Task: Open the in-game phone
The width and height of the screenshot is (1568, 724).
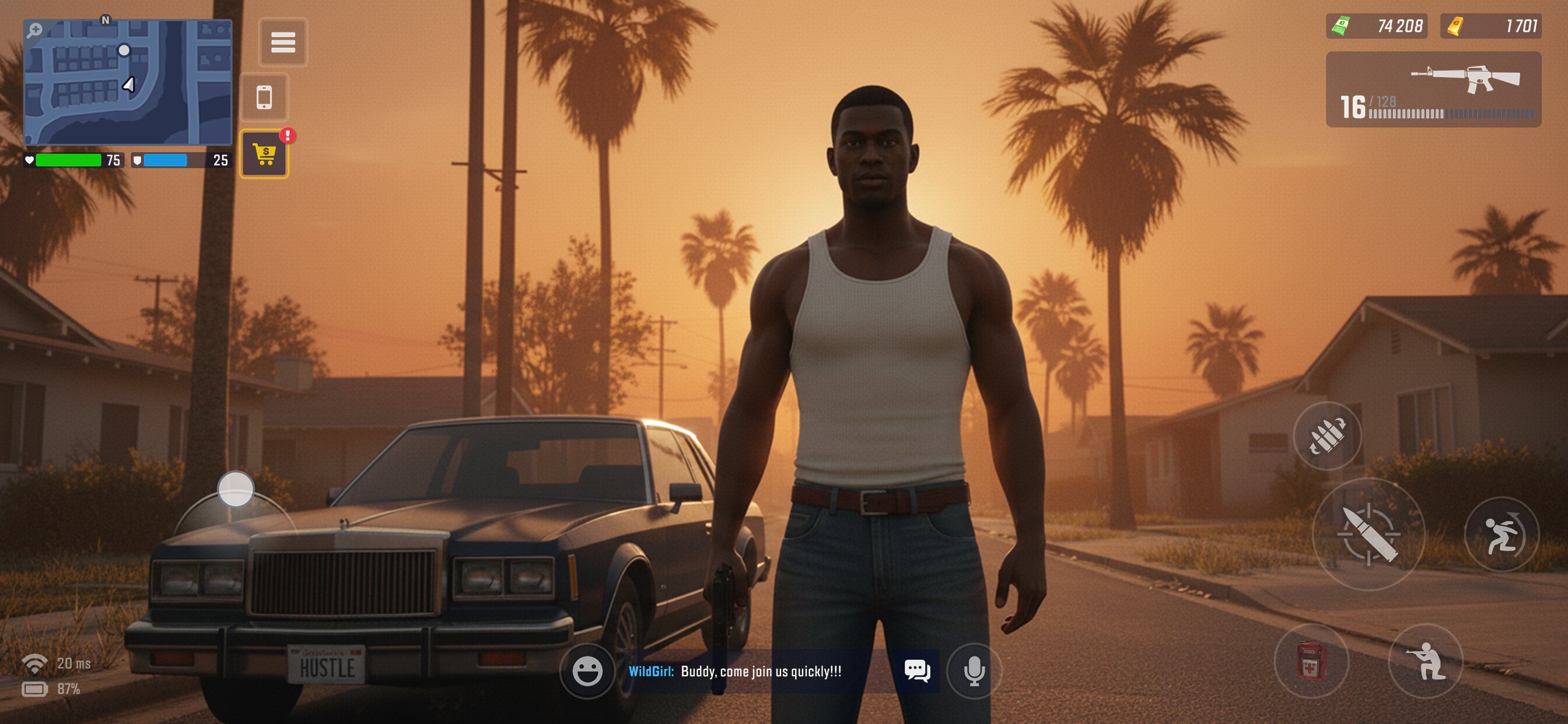Action: (x=264, y=97)
